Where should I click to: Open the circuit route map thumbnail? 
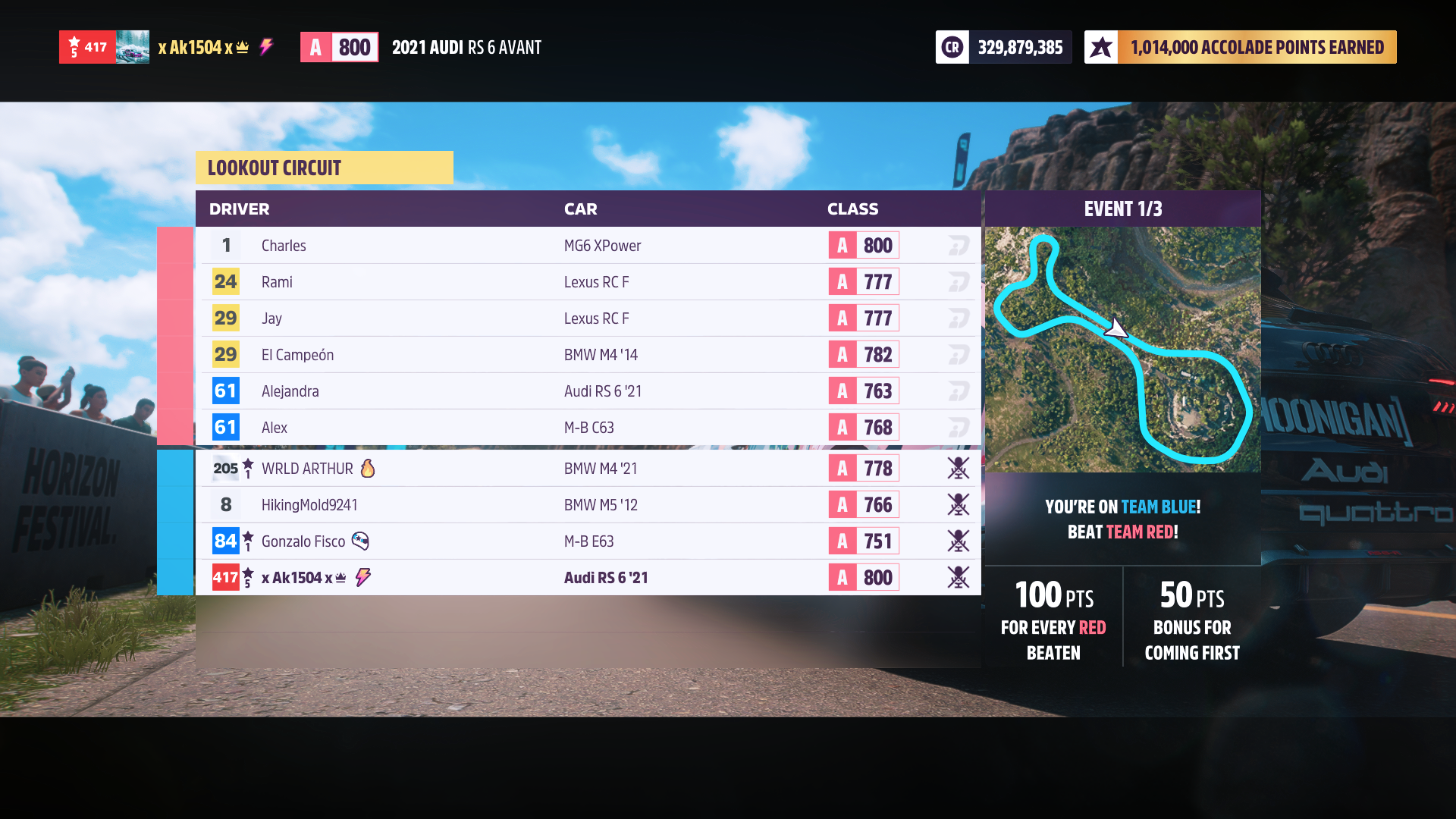pyautogui.click(x=1122, y=349)
